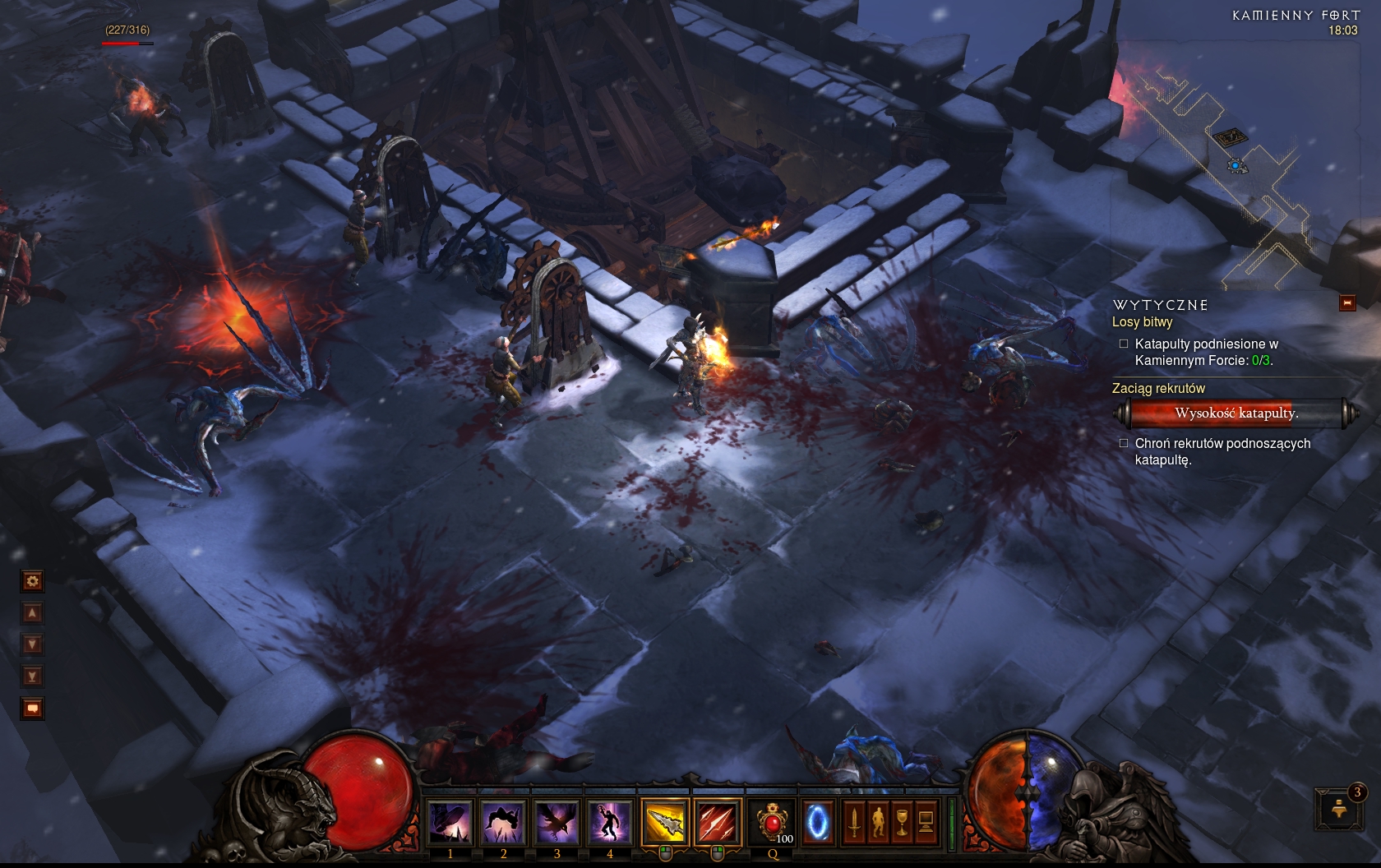Viewport: 1381px width, 868px height.
Task: Open the achievements goblet button
Action: (902, 821)
